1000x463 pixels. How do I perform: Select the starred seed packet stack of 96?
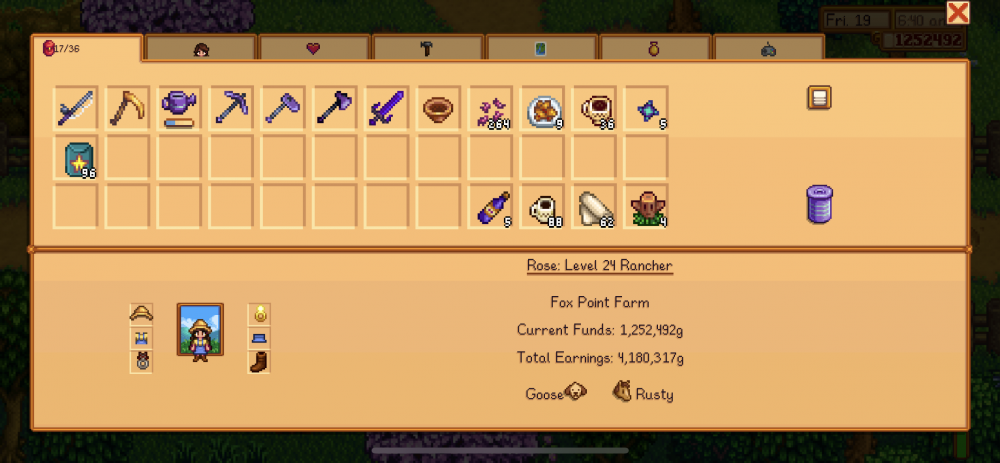tap(75, 159)
